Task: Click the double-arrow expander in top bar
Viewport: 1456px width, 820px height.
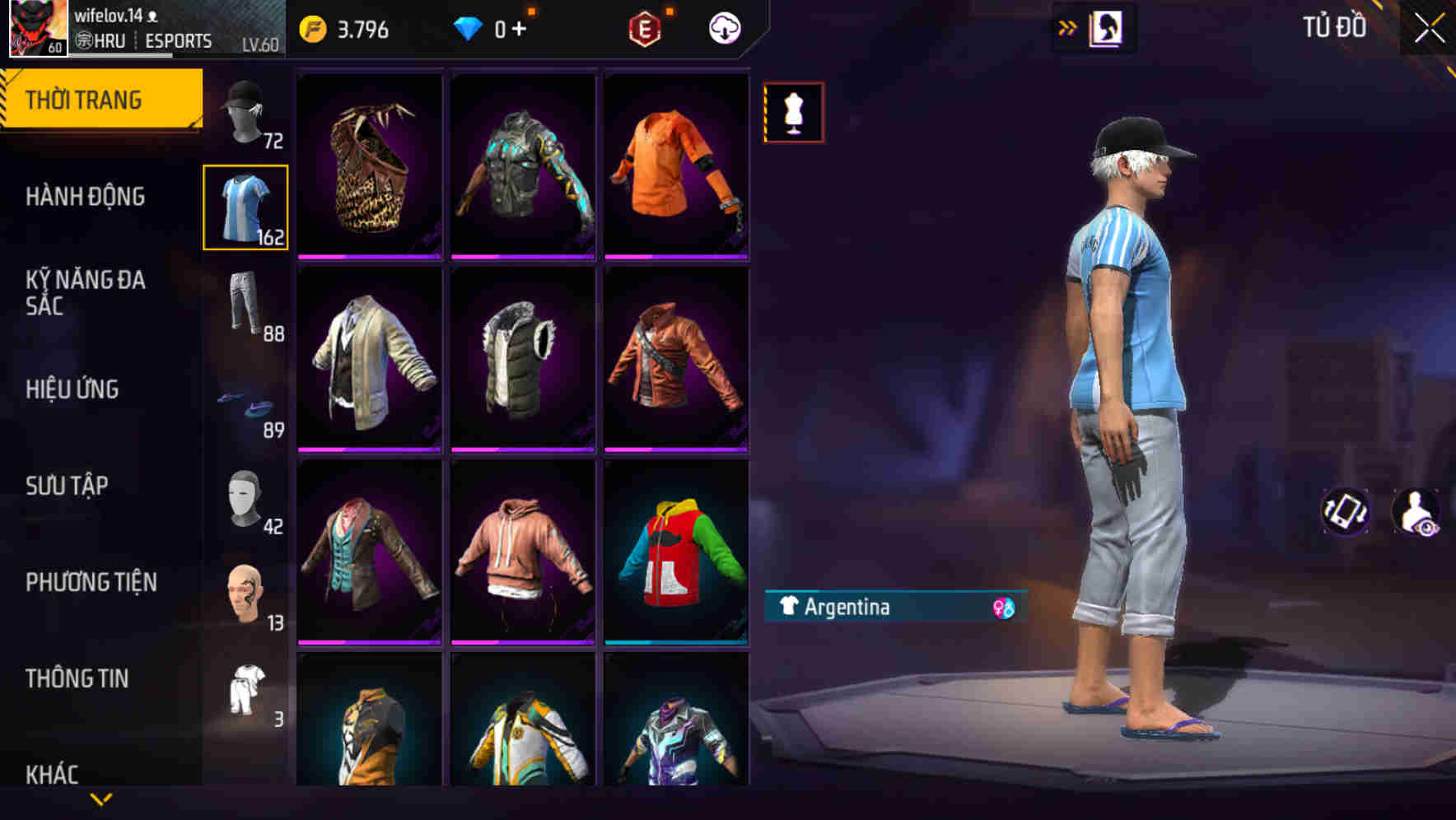Action: (1066, 26)
